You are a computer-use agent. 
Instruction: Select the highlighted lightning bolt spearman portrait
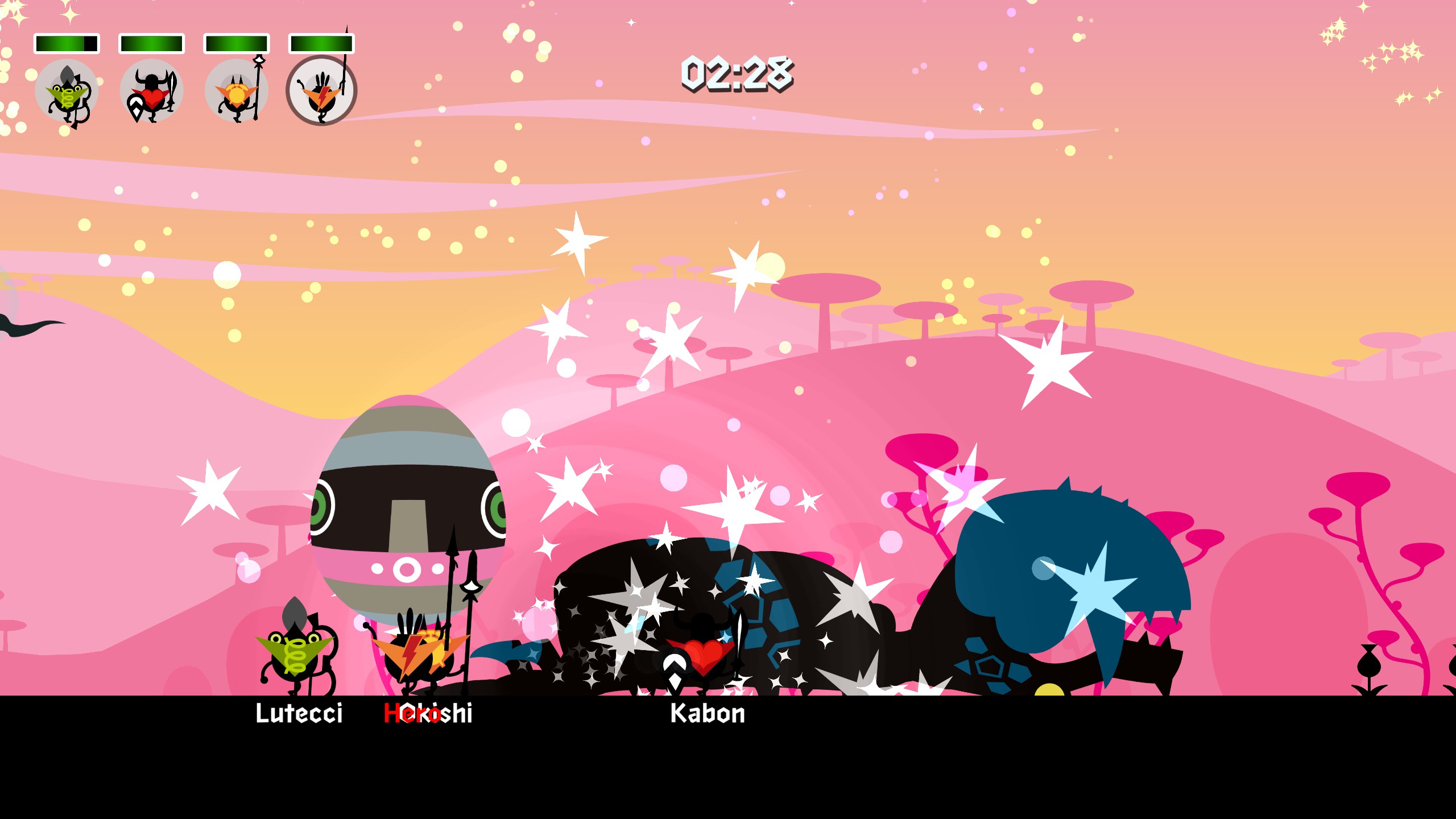coord(321,91)
